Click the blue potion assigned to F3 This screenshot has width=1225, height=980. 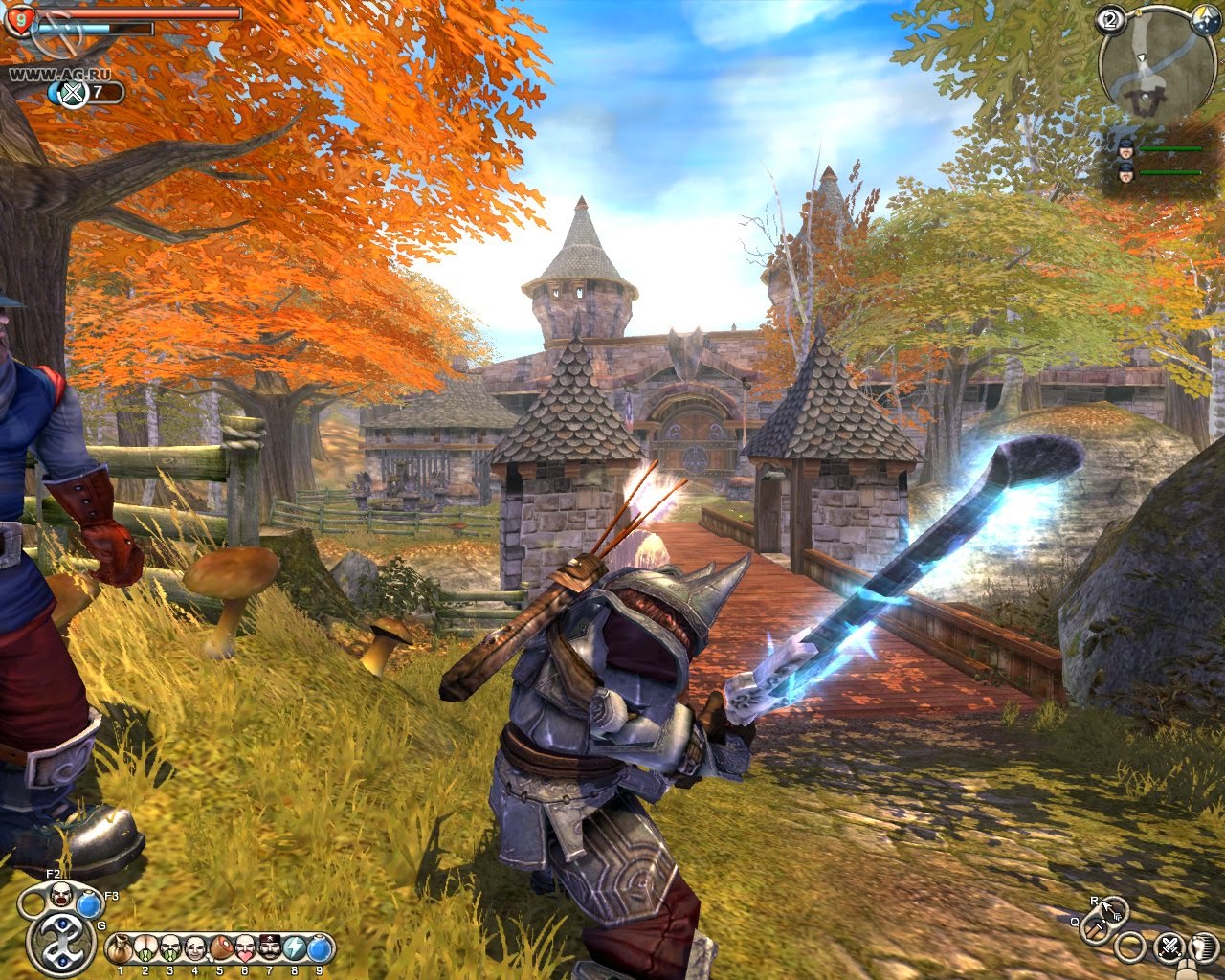(x=87, y=903)
